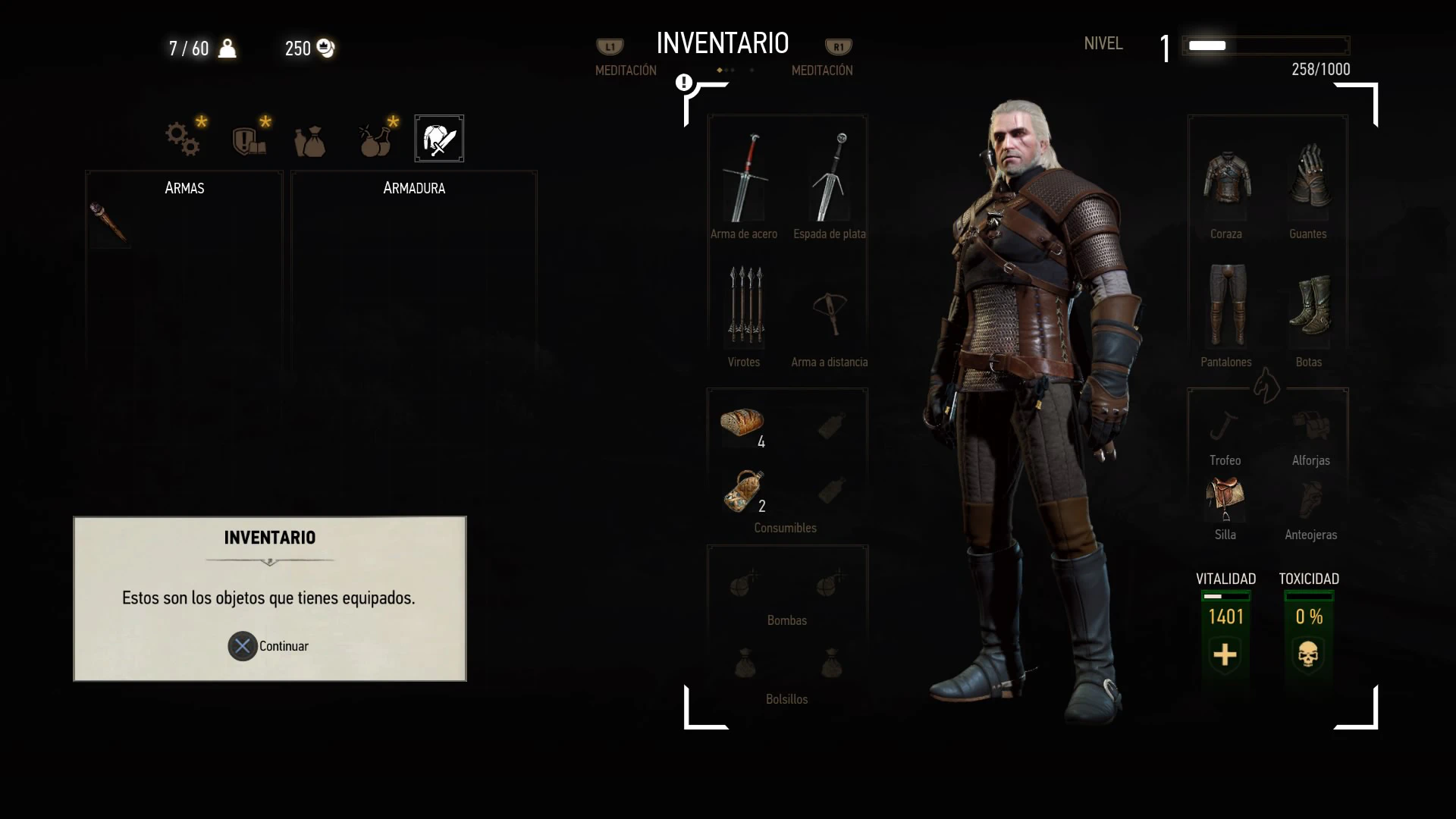Screen dimensions: 1456x819
Task: Choose the Guantes gloves slot
Action: tap(1309, 179)
